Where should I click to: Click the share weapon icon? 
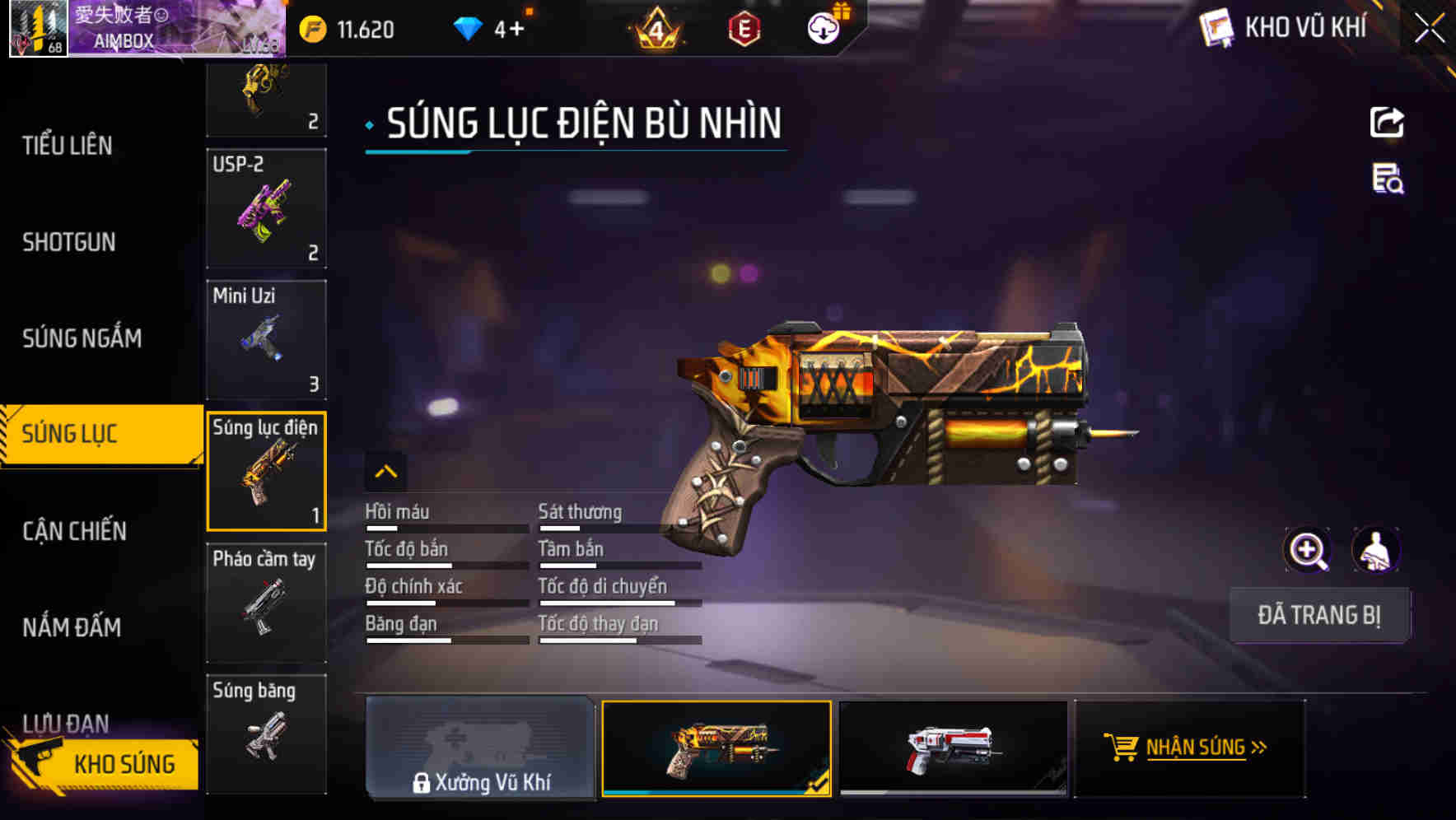point(1387,122)
